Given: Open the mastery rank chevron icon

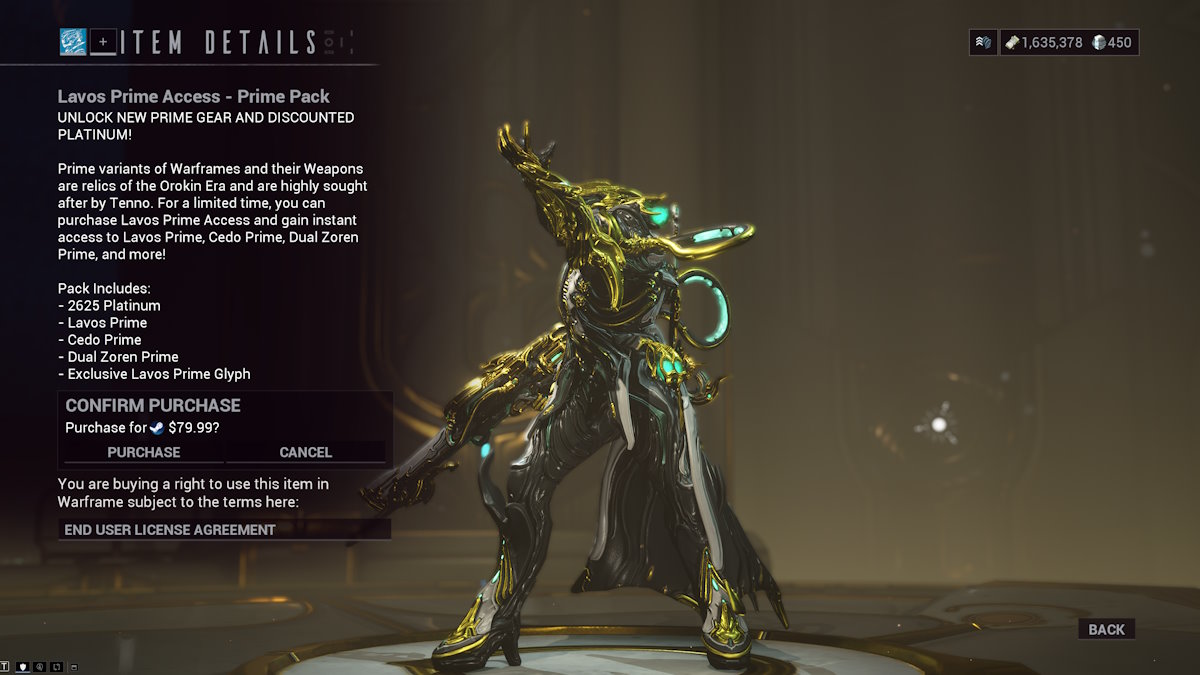Looking at the screenshot, I should pyautogui.click(x=983, y=42).
